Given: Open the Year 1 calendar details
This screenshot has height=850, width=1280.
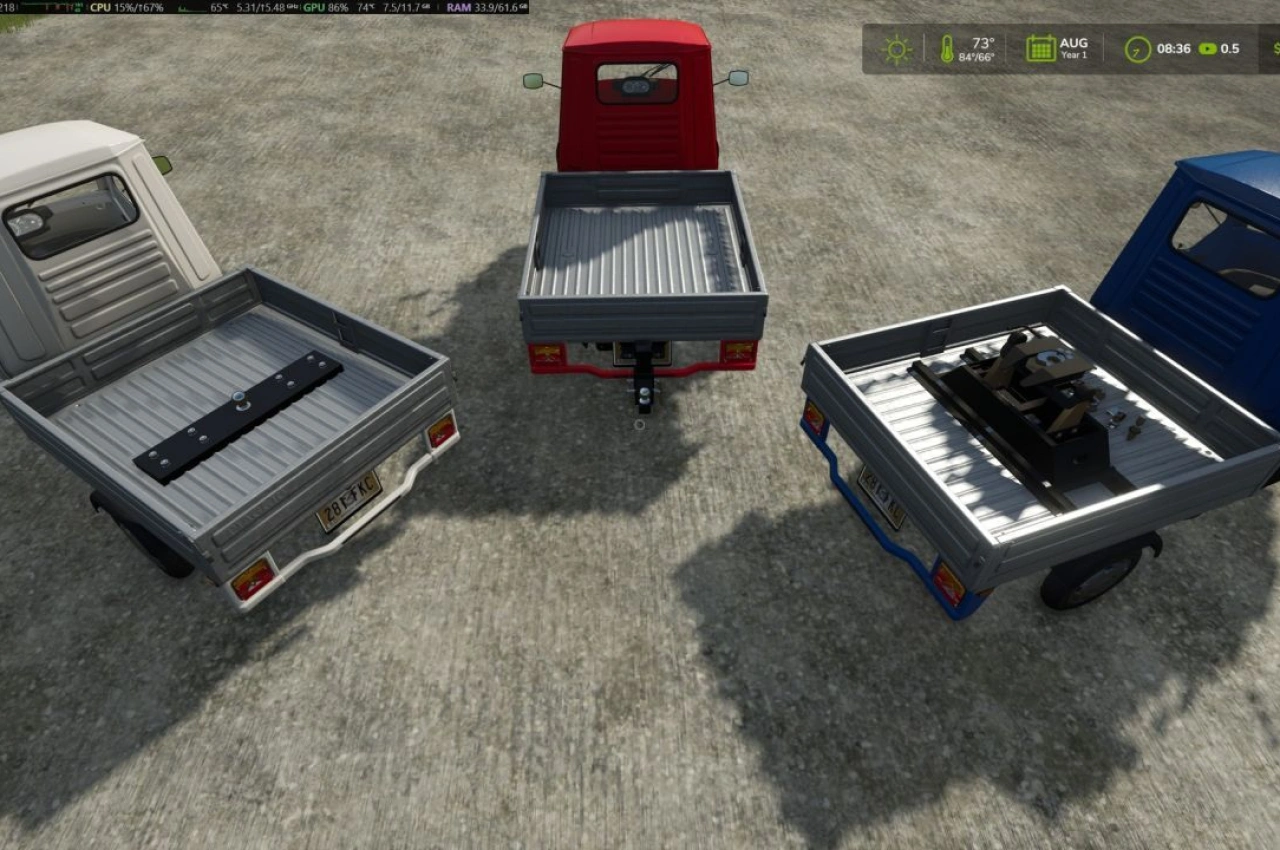Looking at the screenshot, I should 1072,55.
